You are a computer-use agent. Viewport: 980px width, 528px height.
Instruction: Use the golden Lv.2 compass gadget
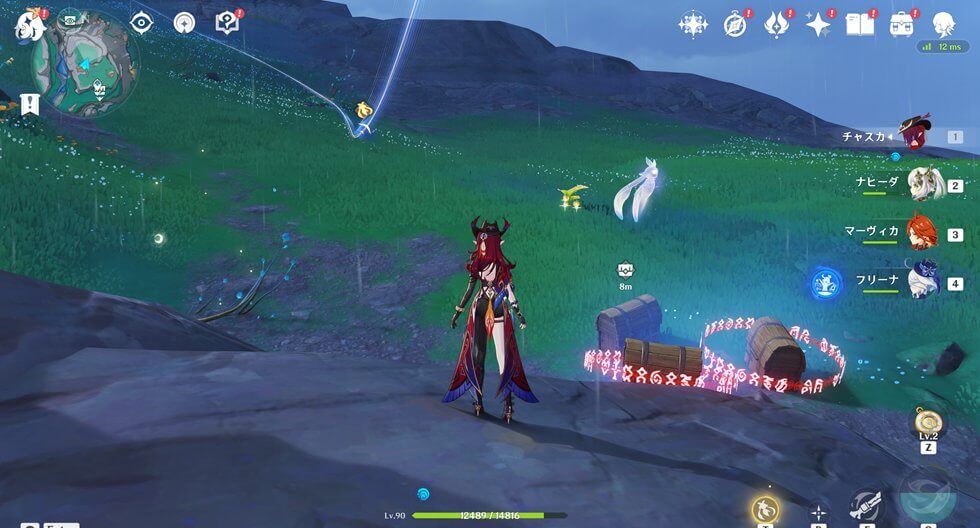click(927, 422)
